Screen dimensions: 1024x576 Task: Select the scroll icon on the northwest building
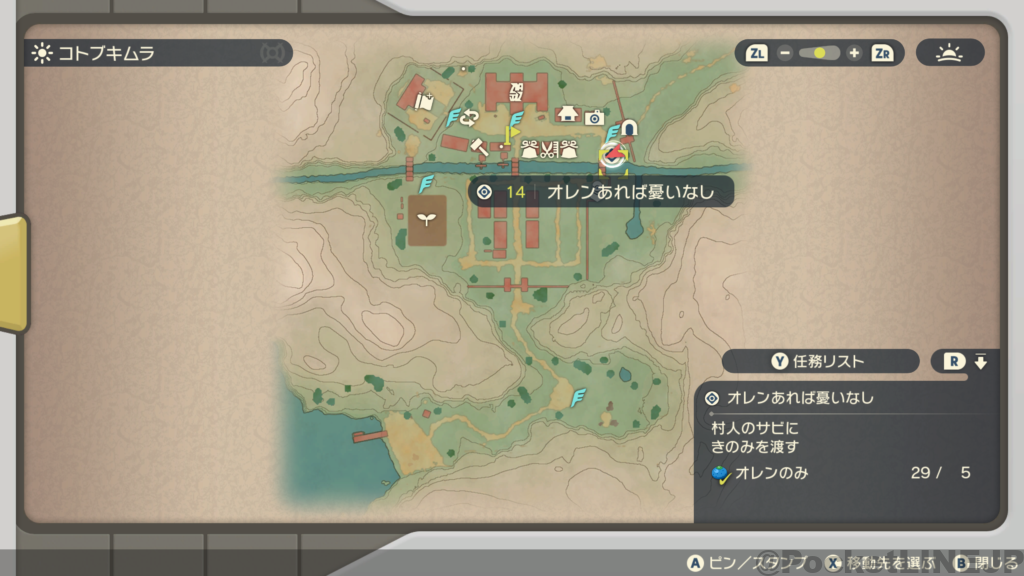pos(424,99)
